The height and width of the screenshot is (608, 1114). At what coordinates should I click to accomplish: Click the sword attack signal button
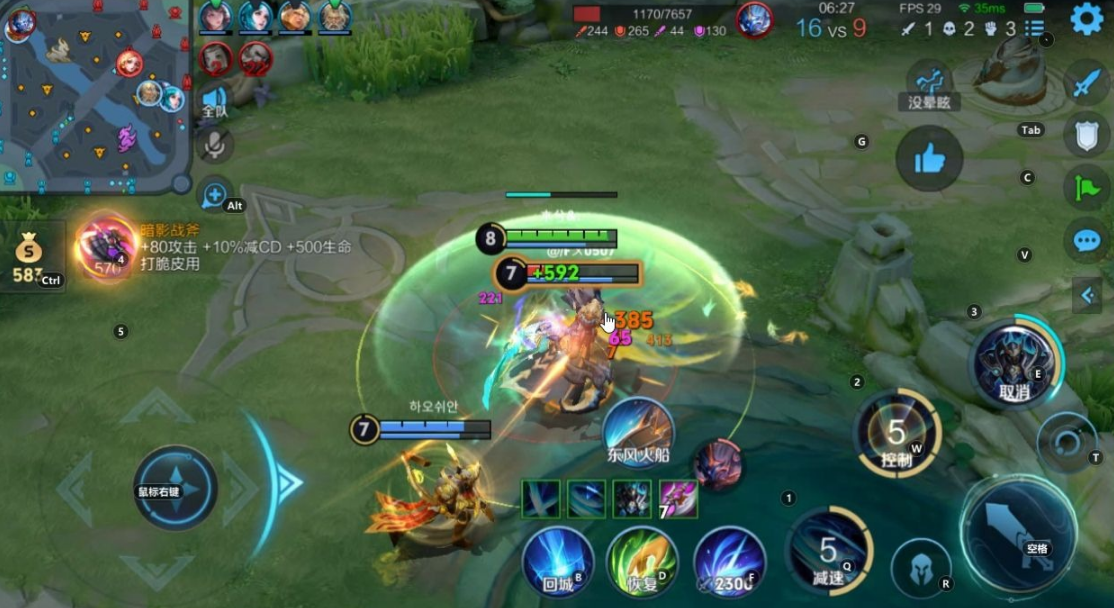1087,82
